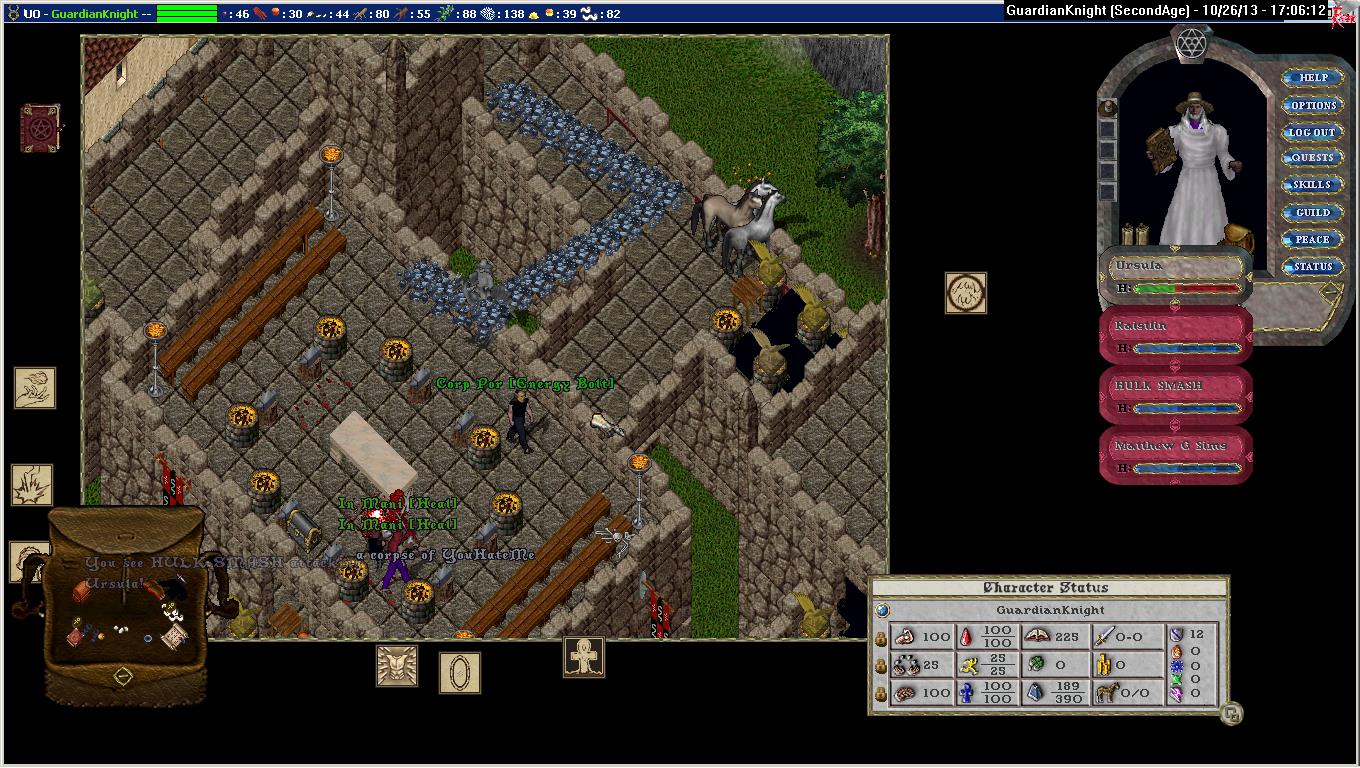Cast the ankh cross spell icon
This screenshot has width=1360, height=768.
point(583,657)
